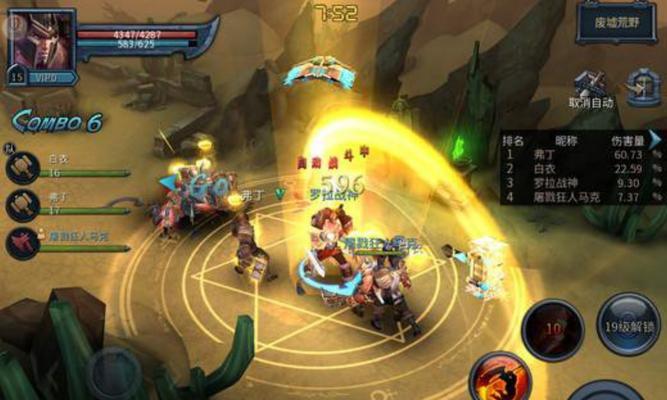
Task: Tap the 废墟荒野 map name button
Action: tap(615, 22)
